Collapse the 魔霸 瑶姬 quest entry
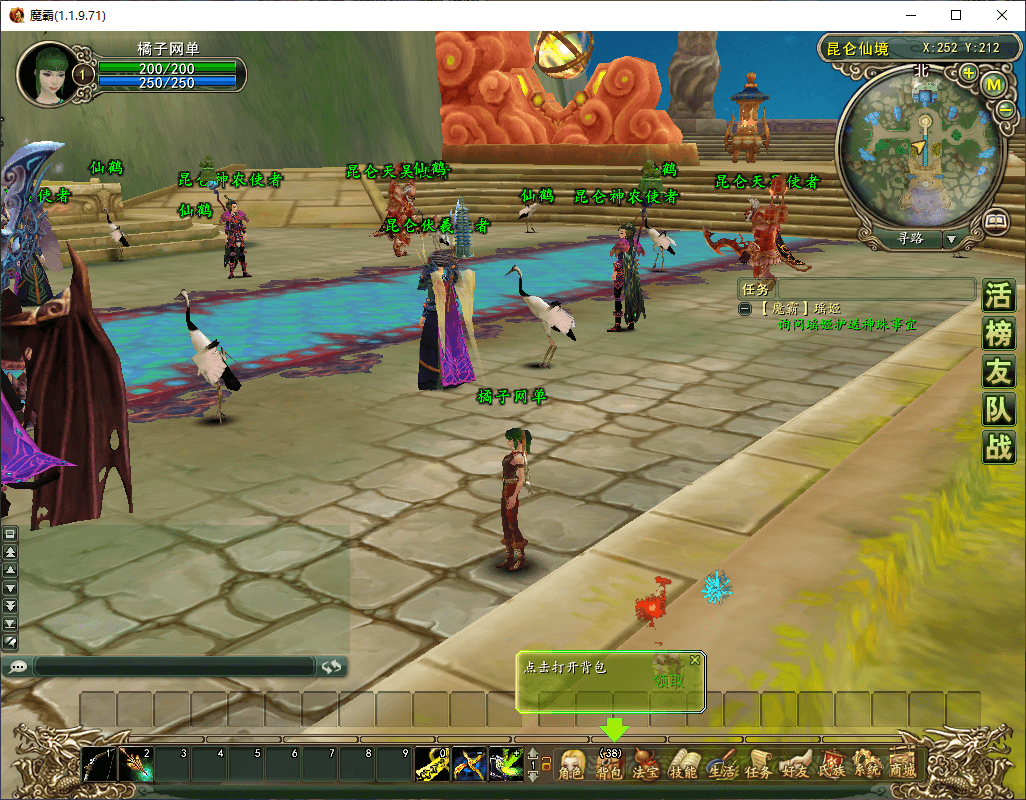Screen dimensions: 1026x800 click(745, 309)
